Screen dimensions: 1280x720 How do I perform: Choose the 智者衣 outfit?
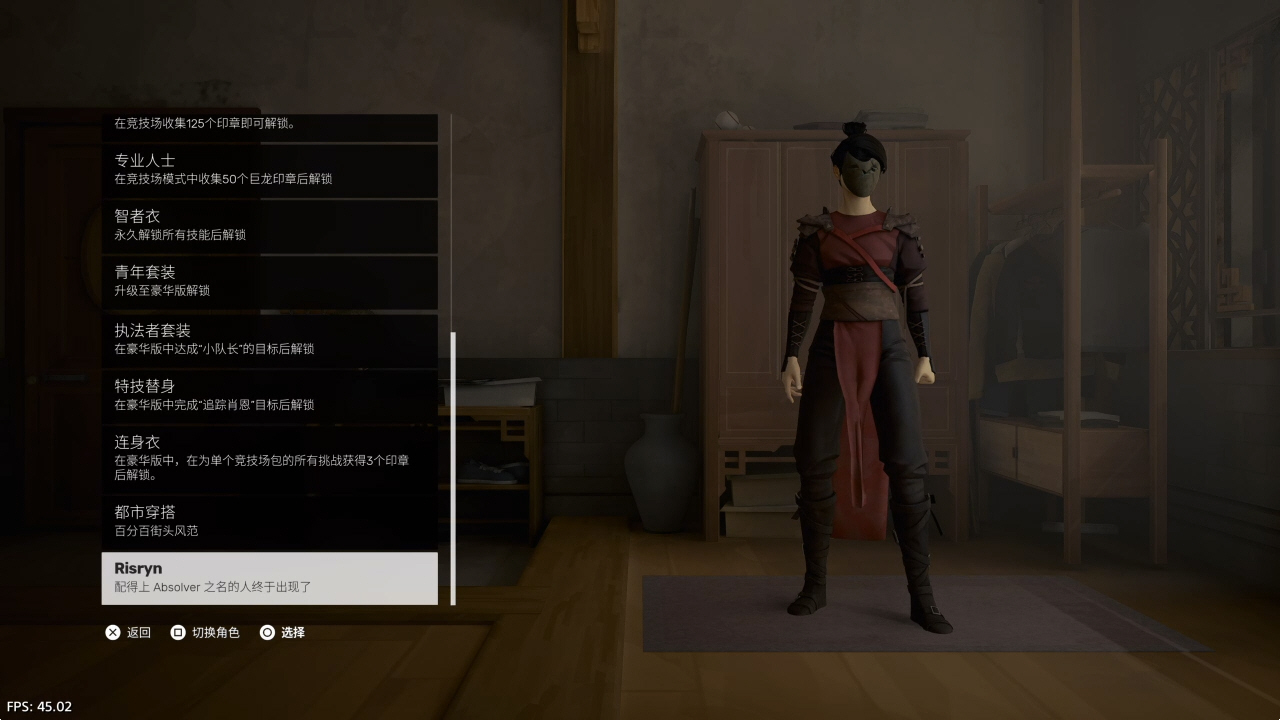click(269, 225)
